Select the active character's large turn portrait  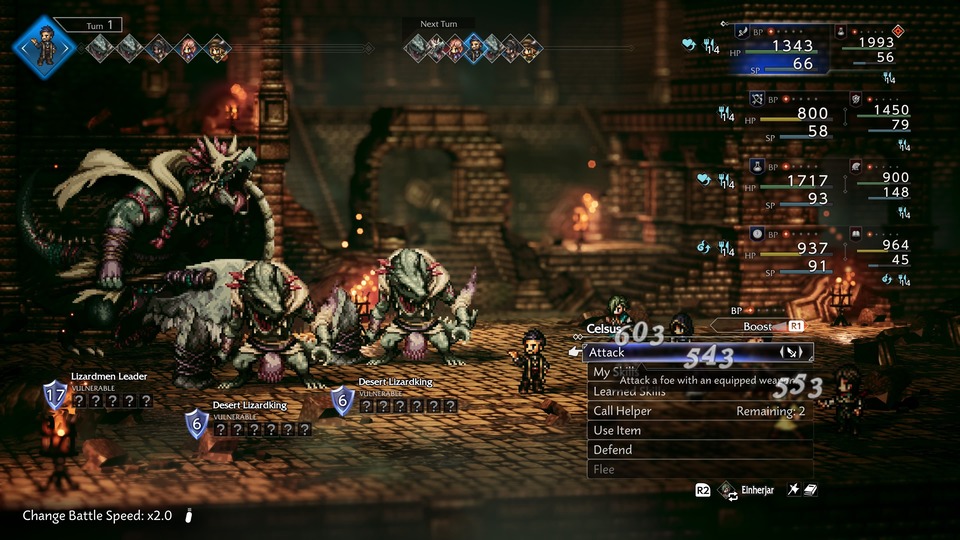(x=44, y=47)
